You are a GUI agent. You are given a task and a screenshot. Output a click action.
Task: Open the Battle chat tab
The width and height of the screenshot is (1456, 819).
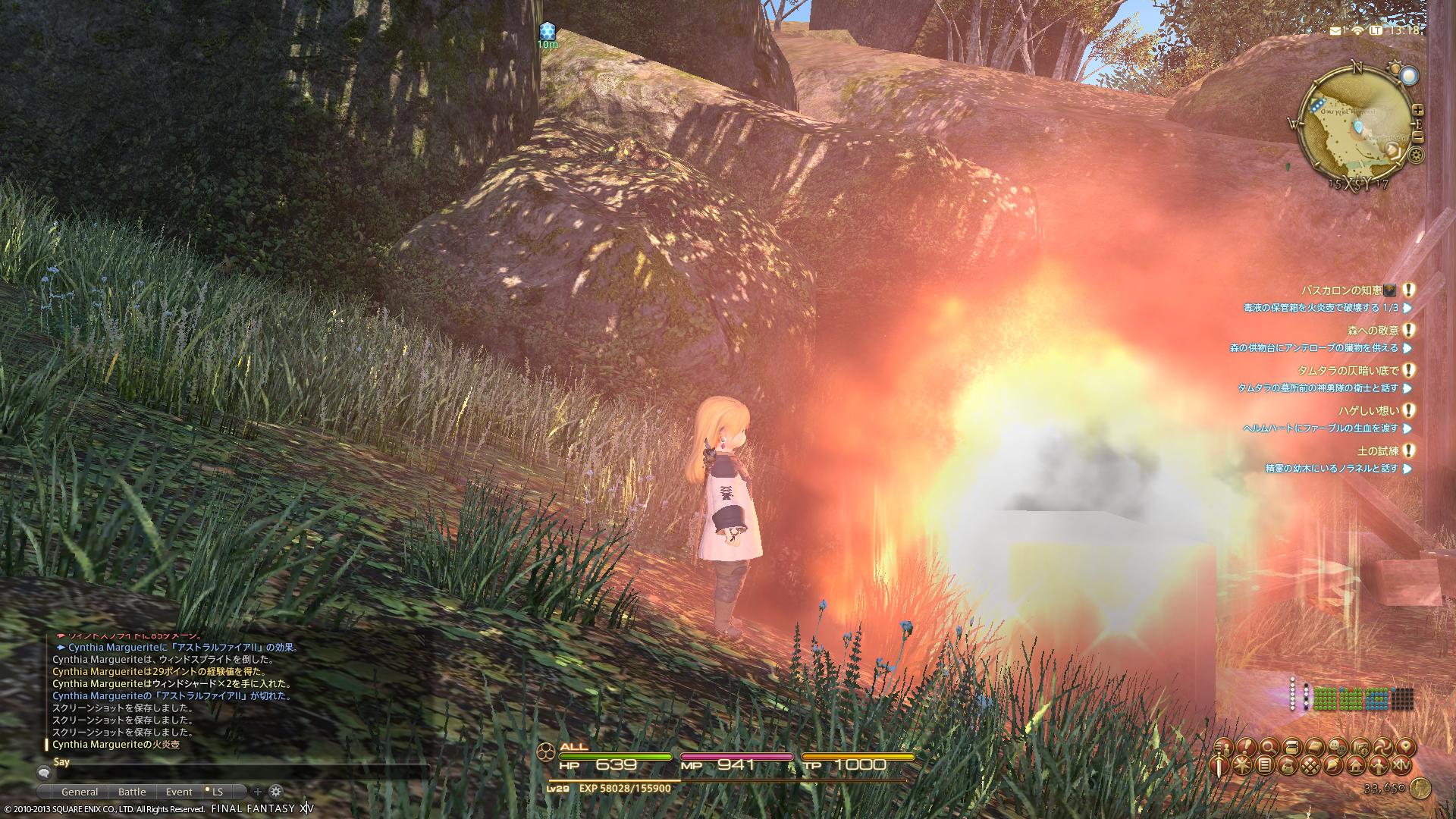[x=132, y=792]
